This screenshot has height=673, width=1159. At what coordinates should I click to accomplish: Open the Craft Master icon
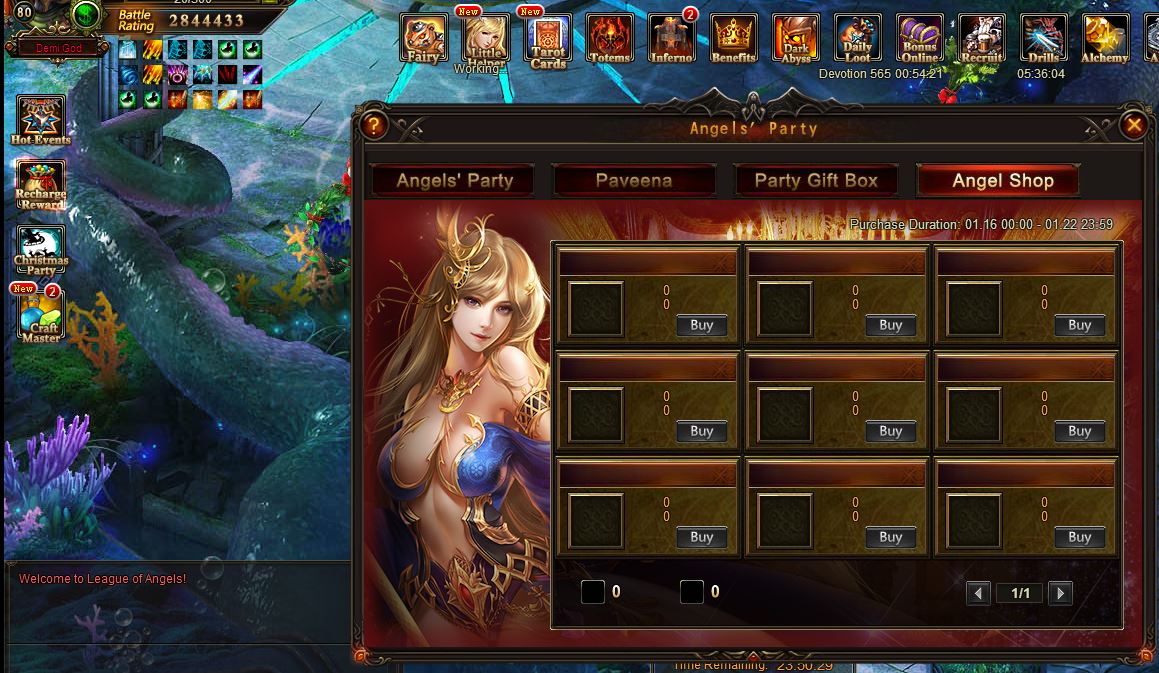pos(41,314)
